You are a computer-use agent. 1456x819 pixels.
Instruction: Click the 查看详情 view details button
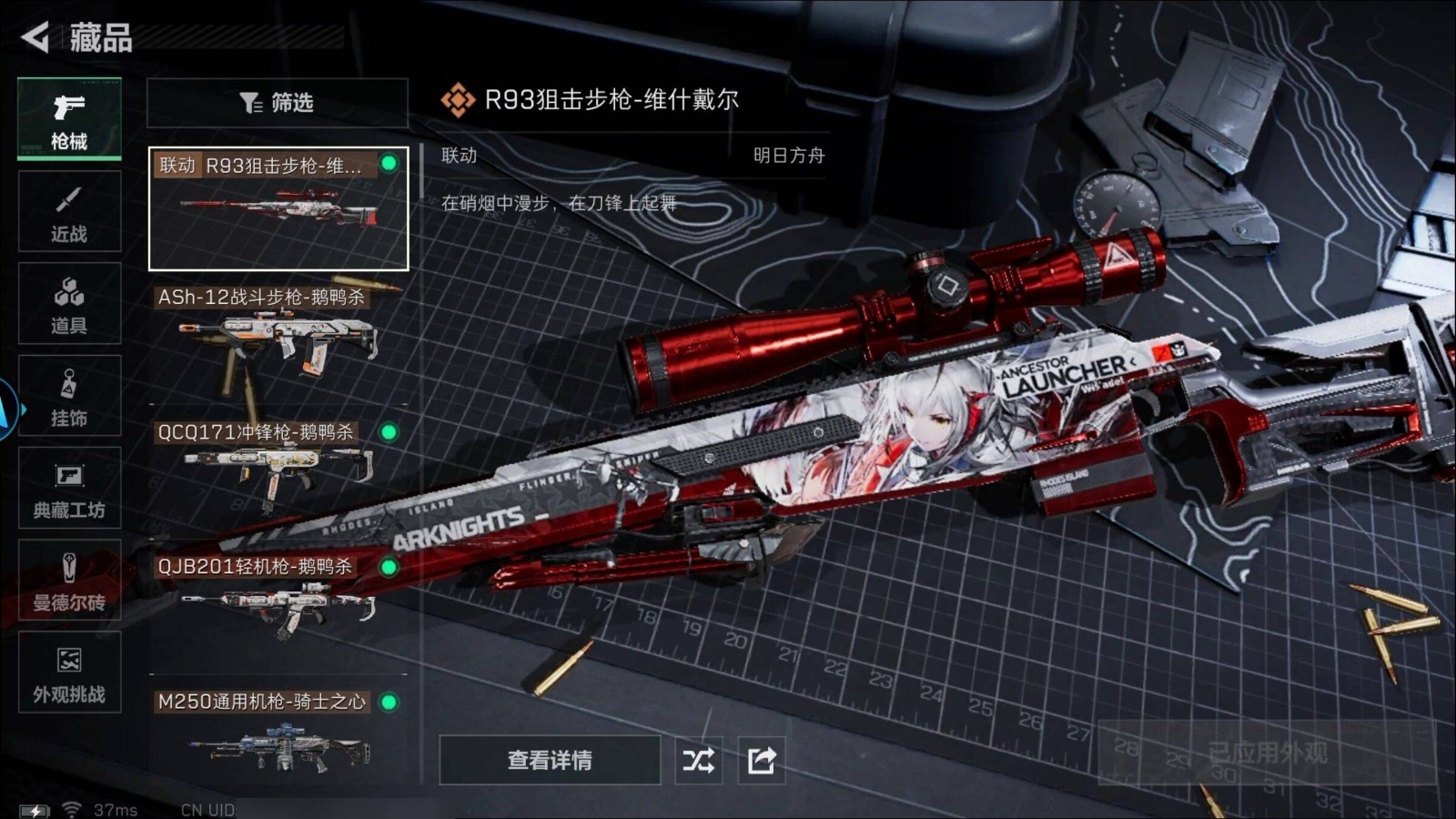550,760
